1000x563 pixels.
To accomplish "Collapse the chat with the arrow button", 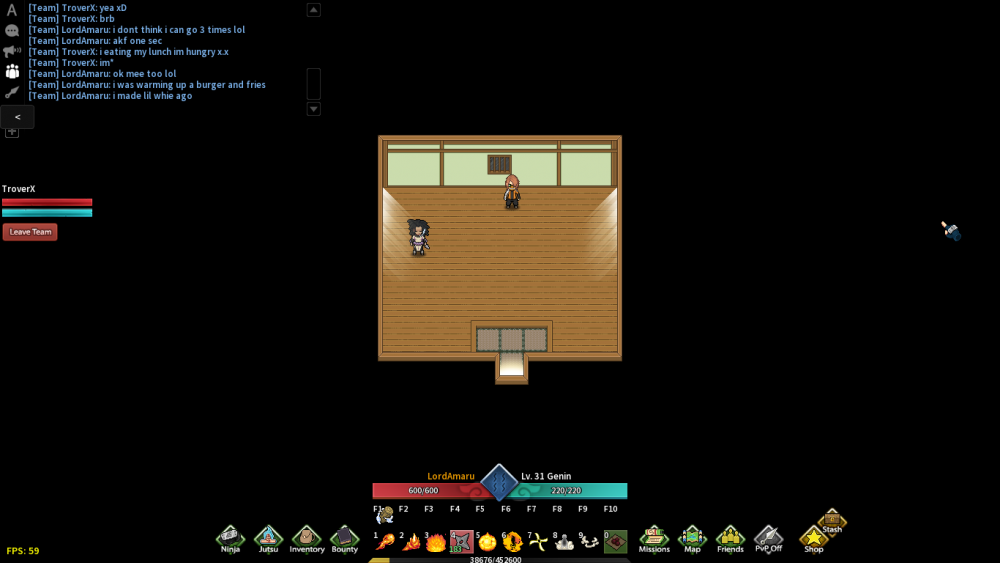I will coord(18,117).
